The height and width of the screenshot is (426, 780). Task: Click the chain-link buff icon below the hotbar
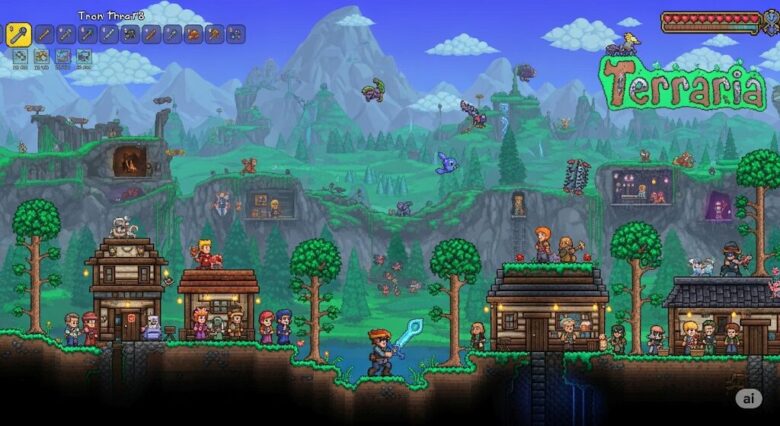[x=19, y=56]
